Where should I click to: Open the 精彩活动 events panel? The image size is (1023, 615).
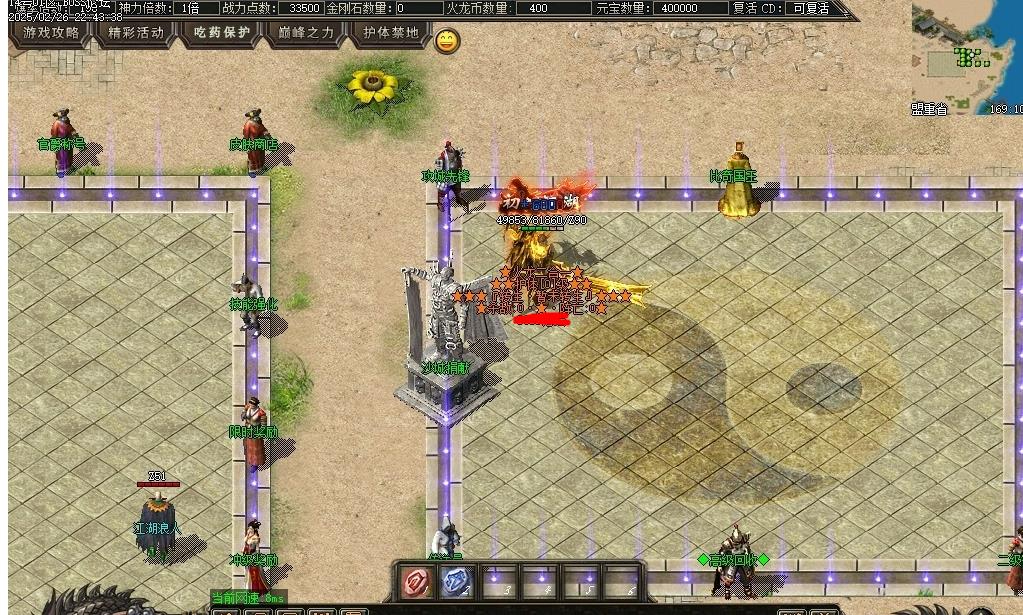136,32
